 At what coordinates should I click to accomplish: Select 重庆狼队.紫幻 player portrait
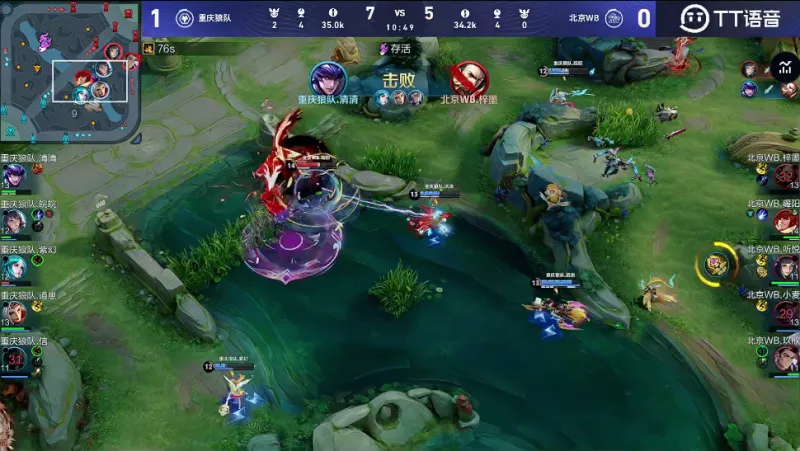[x=14, y=267]
